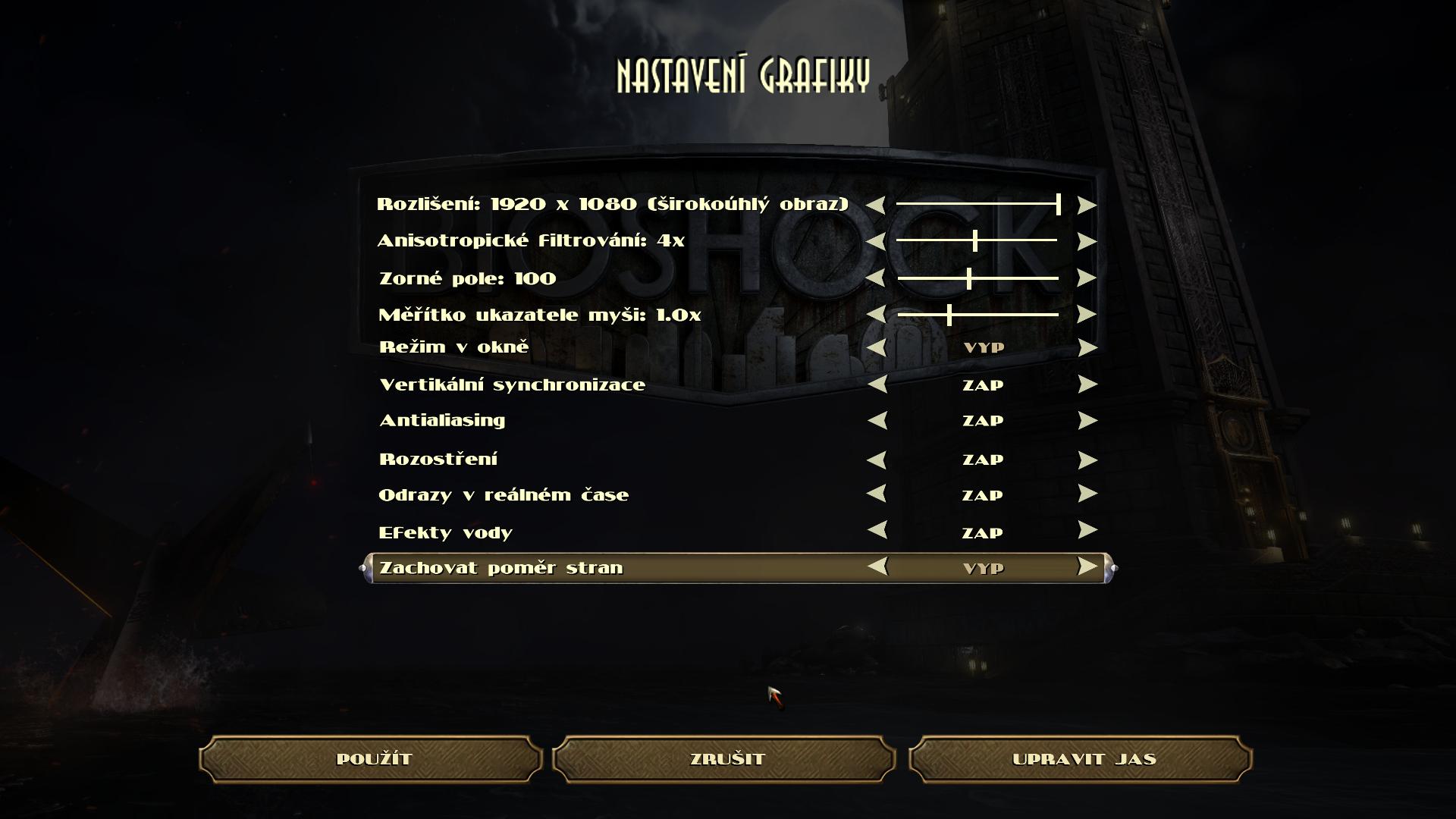Viewport: 1456px width, 819px height.
Task: Switch Efekty vody with its left arrow
Action: click(x=877, y=530)
